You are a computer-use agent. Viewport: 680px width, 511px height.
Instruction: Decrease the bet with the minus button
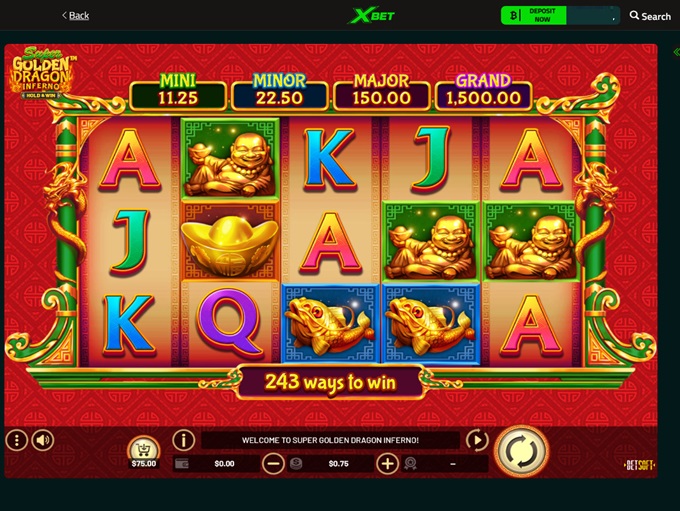273,463
